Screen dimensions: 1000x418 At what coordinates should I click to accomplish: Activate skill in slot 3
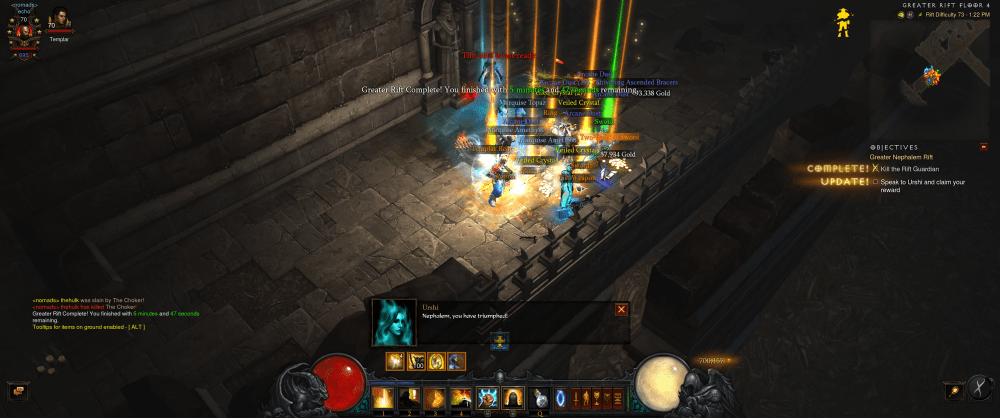click(434, 399)
